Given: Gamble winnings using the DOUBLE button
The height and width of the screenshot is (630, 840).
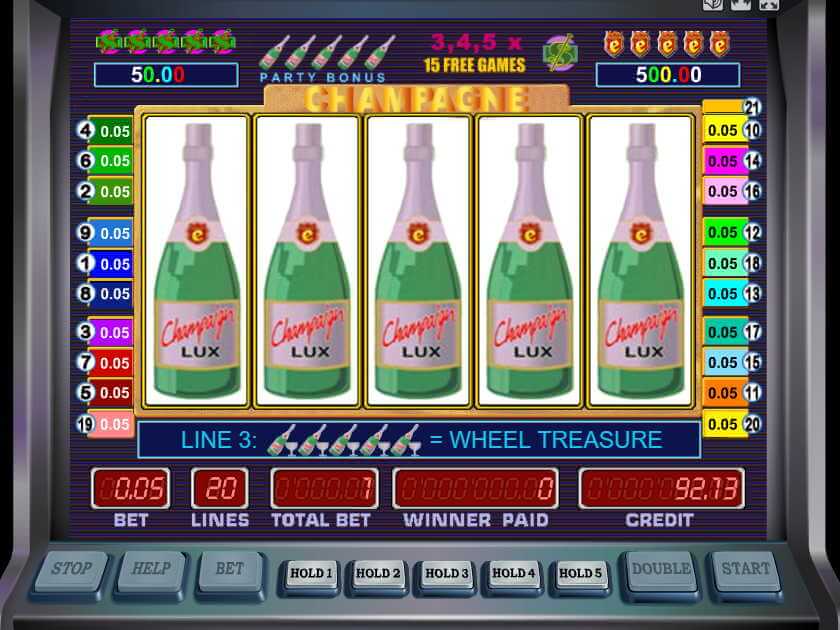Looking at the screenshot, I should 660,571.
